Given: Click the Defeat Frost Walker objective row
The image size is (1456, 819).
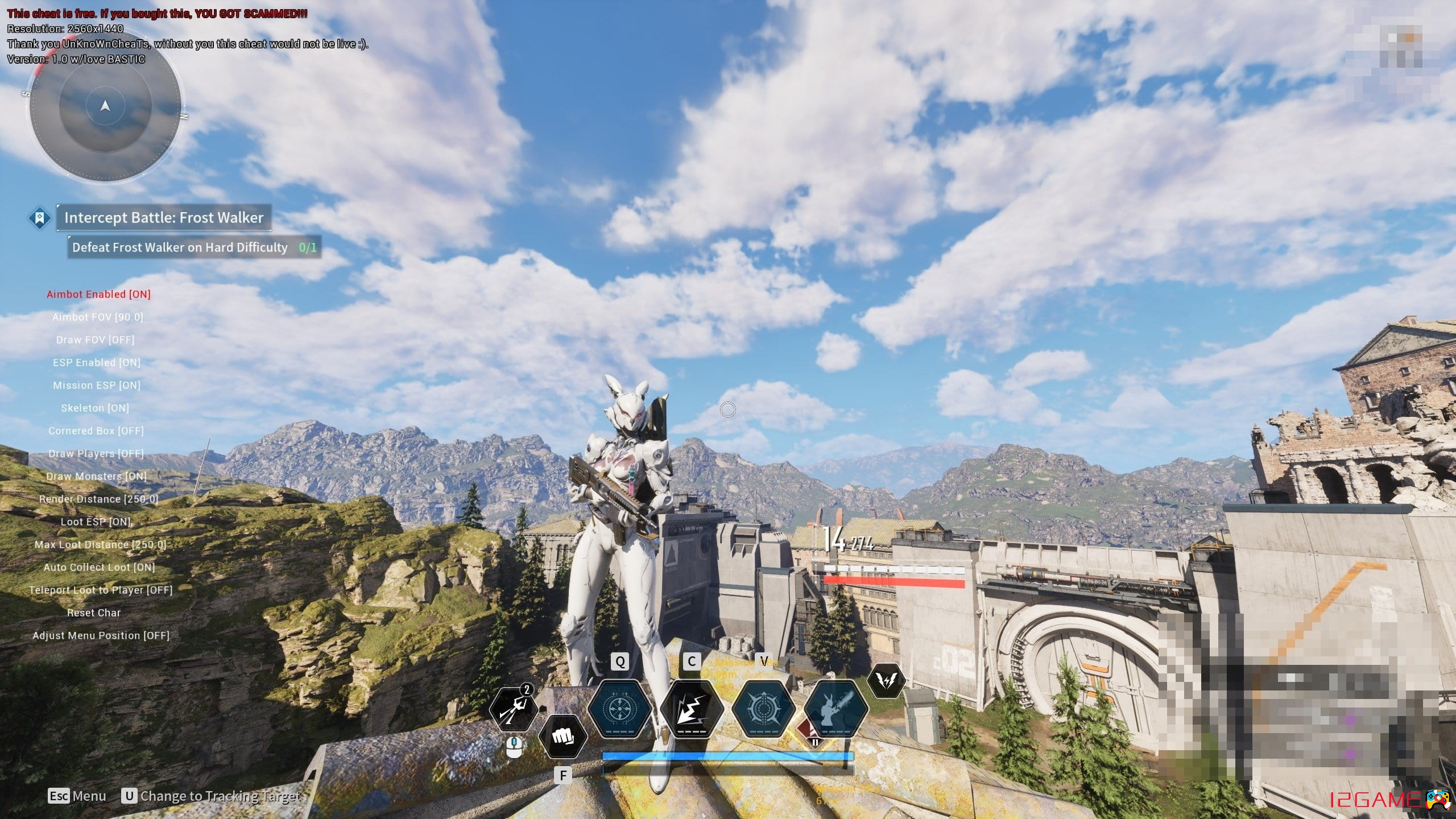Looking at the screenshot, I should (x=194, y=247).
